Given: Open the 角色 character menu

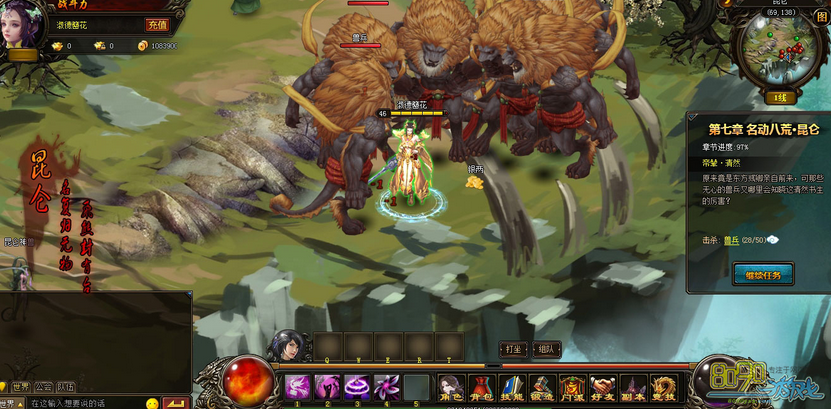Looking at the screenshot, I should [x=451, y=388].
